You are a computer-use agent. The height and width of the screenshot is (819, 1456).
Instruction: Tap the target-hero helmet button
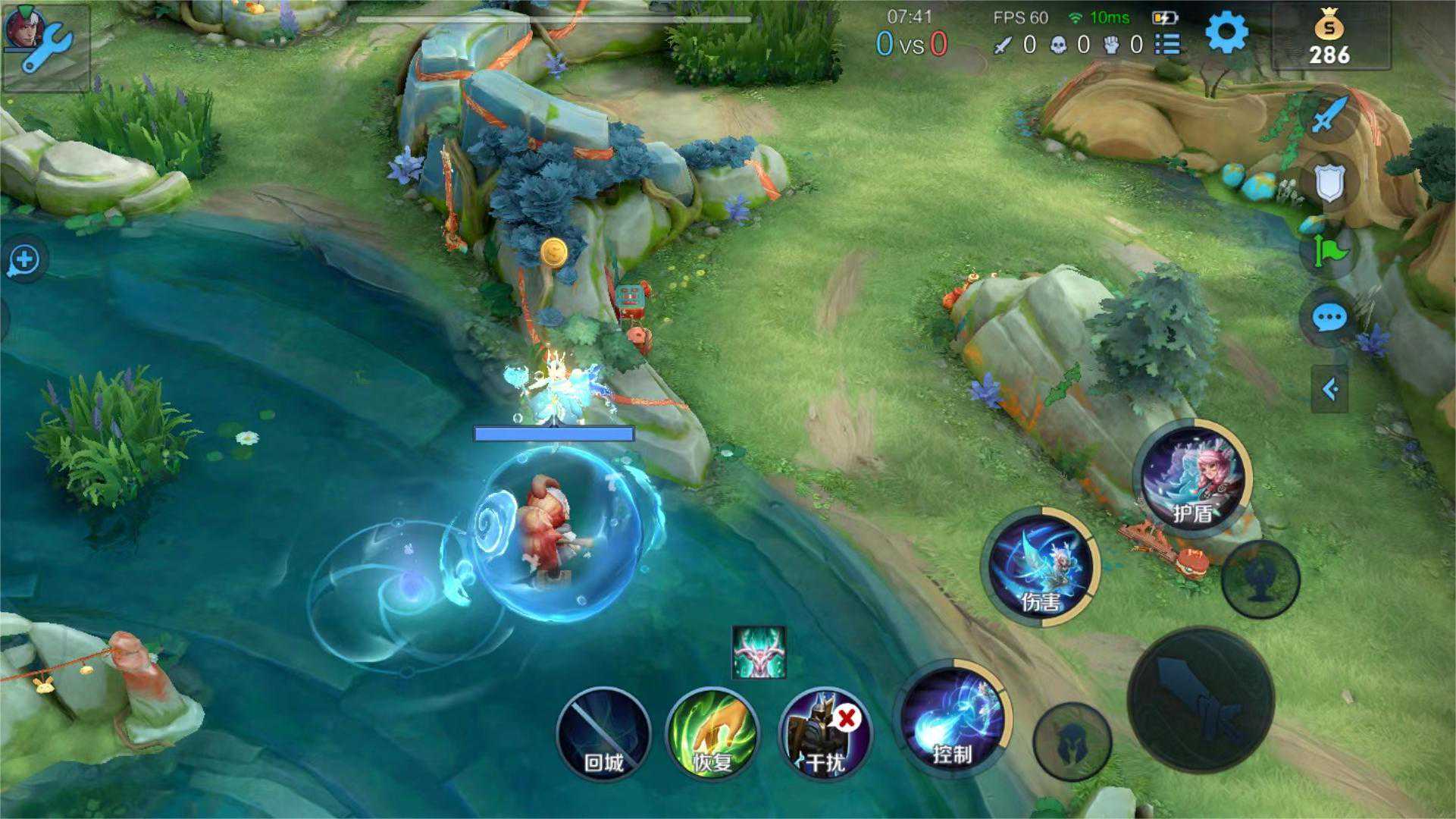[1072, 742]
